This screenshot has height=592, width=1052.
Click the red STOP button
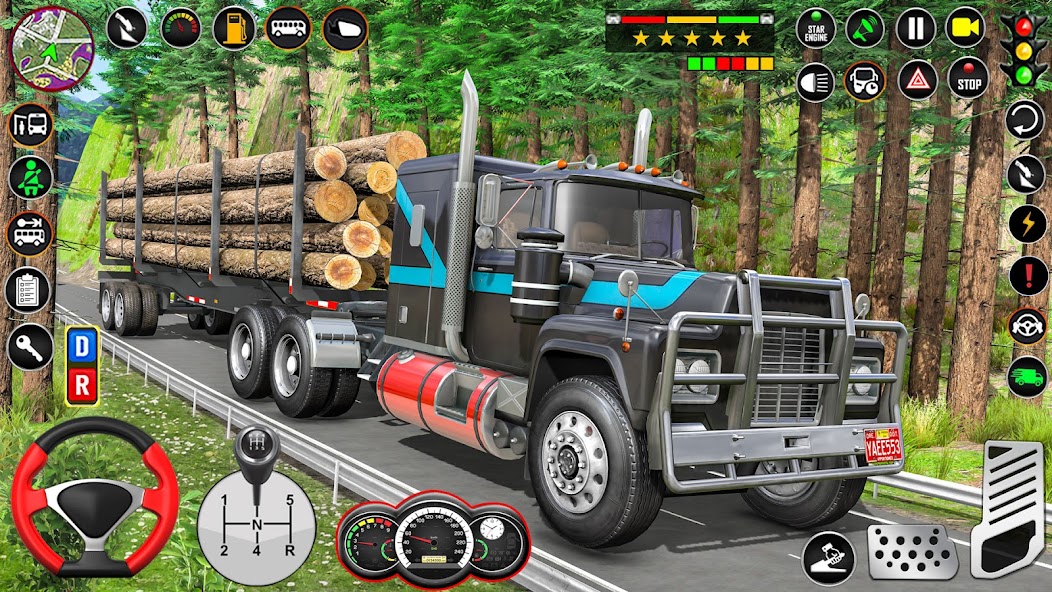[967, 79]
